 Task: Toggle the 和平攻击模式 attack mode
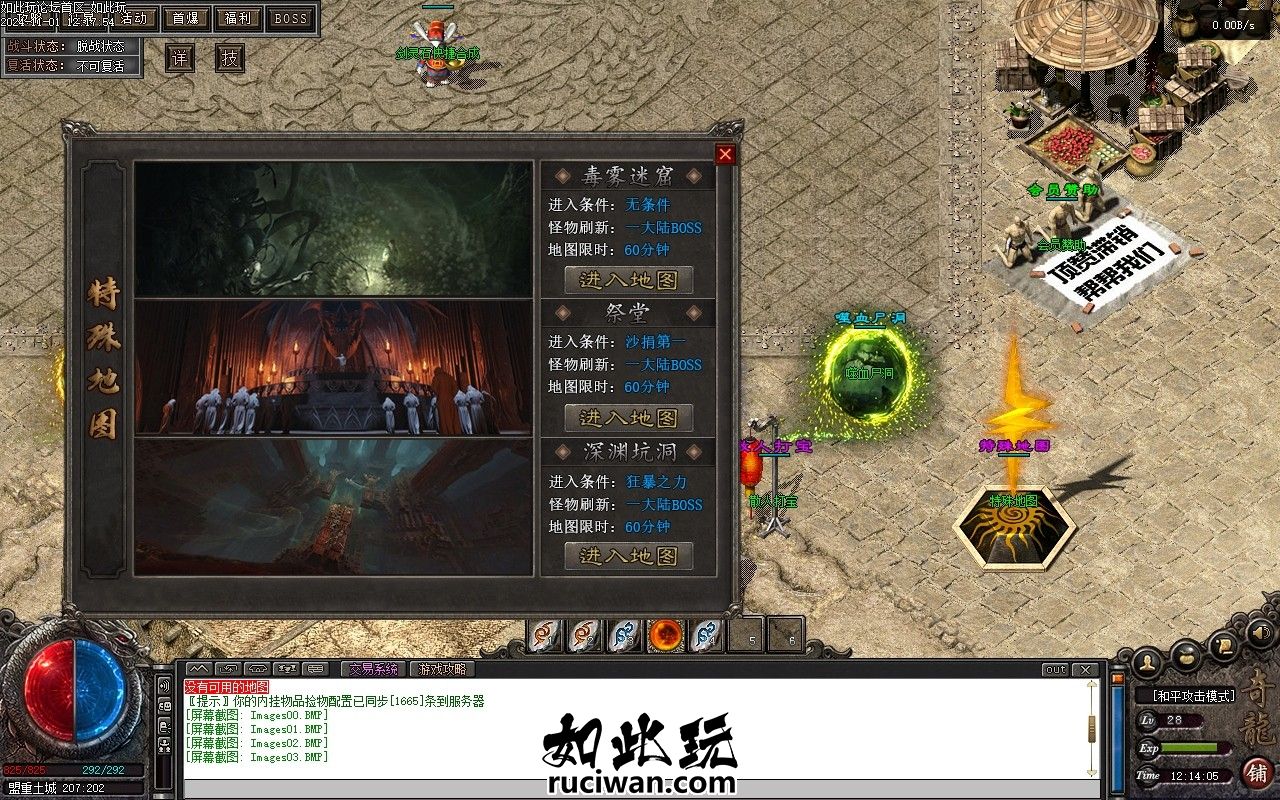coord(1194,693)
